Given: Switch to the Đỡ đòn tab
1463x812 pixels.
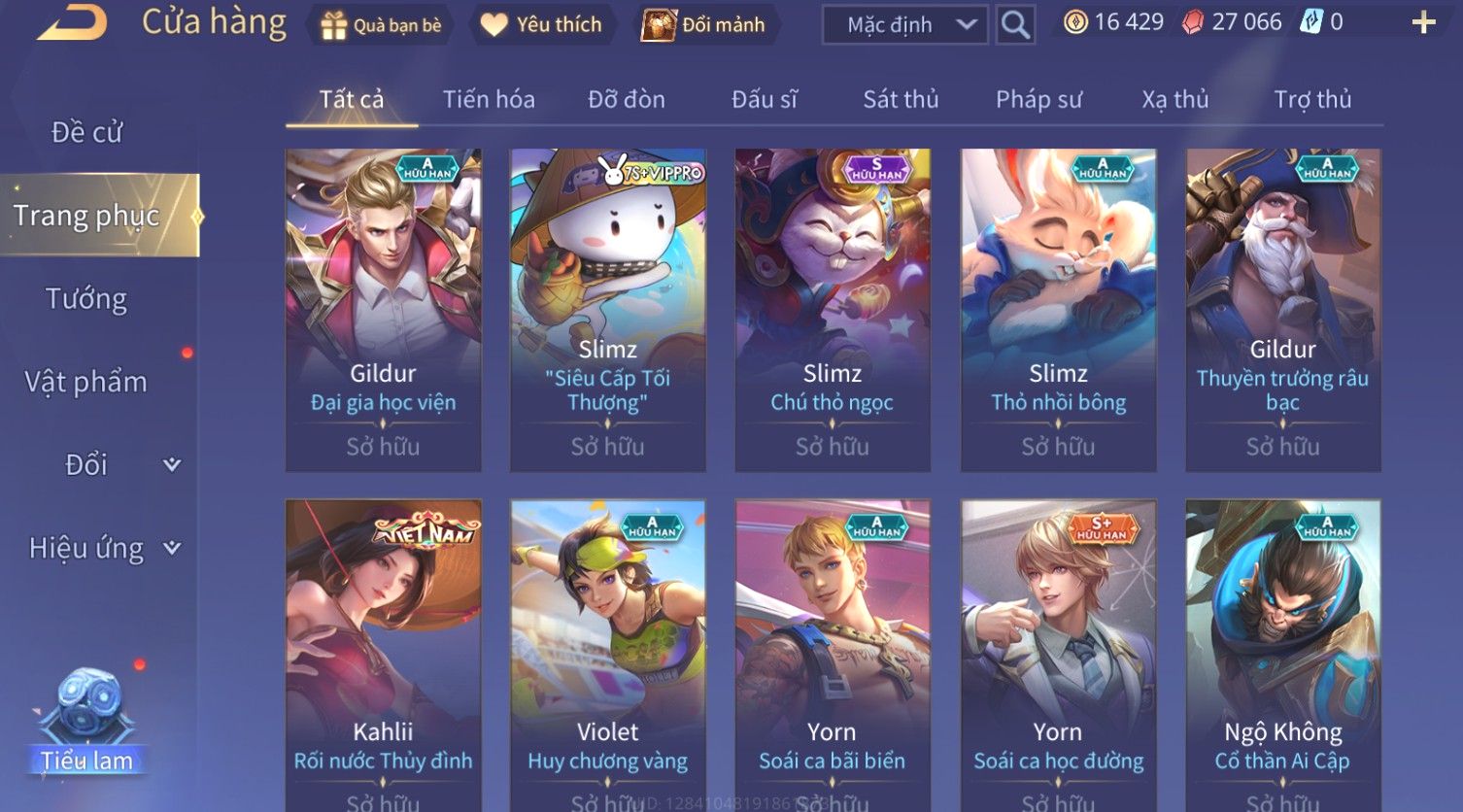Looking at the screenshot, I should tap(627, 99).
